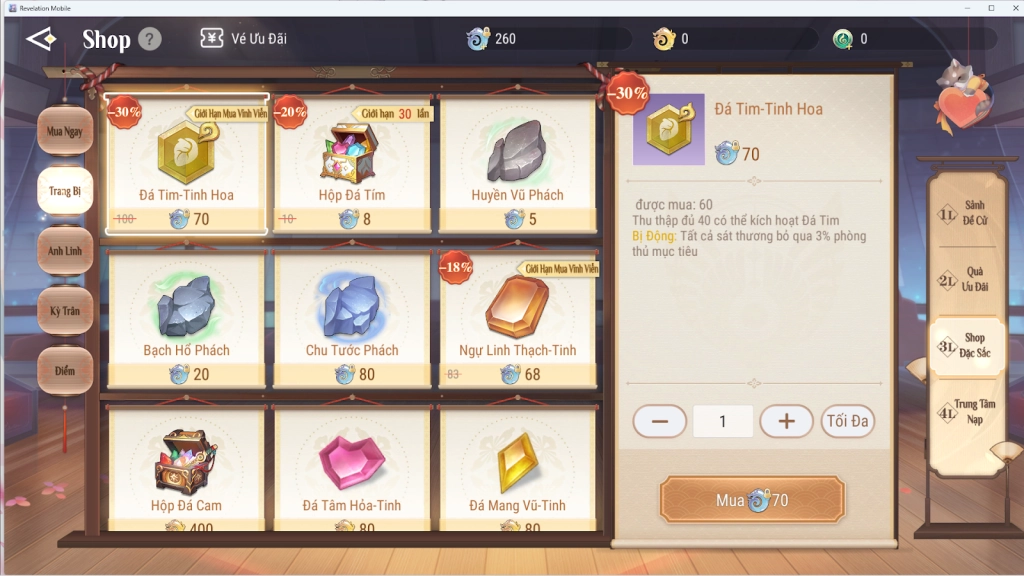The image size is (1024, 576).
Task: Increase purchase quantity with plus button
Action: tap(786, 421)
